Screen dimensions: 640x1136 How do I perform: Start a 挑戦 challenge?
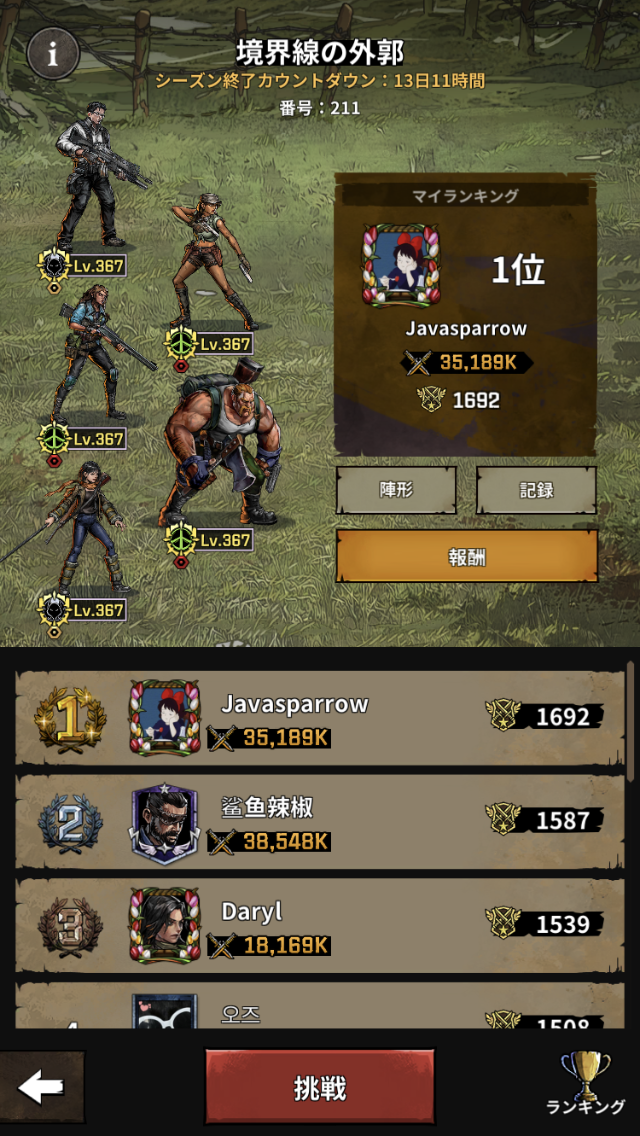coord(320,1087)
